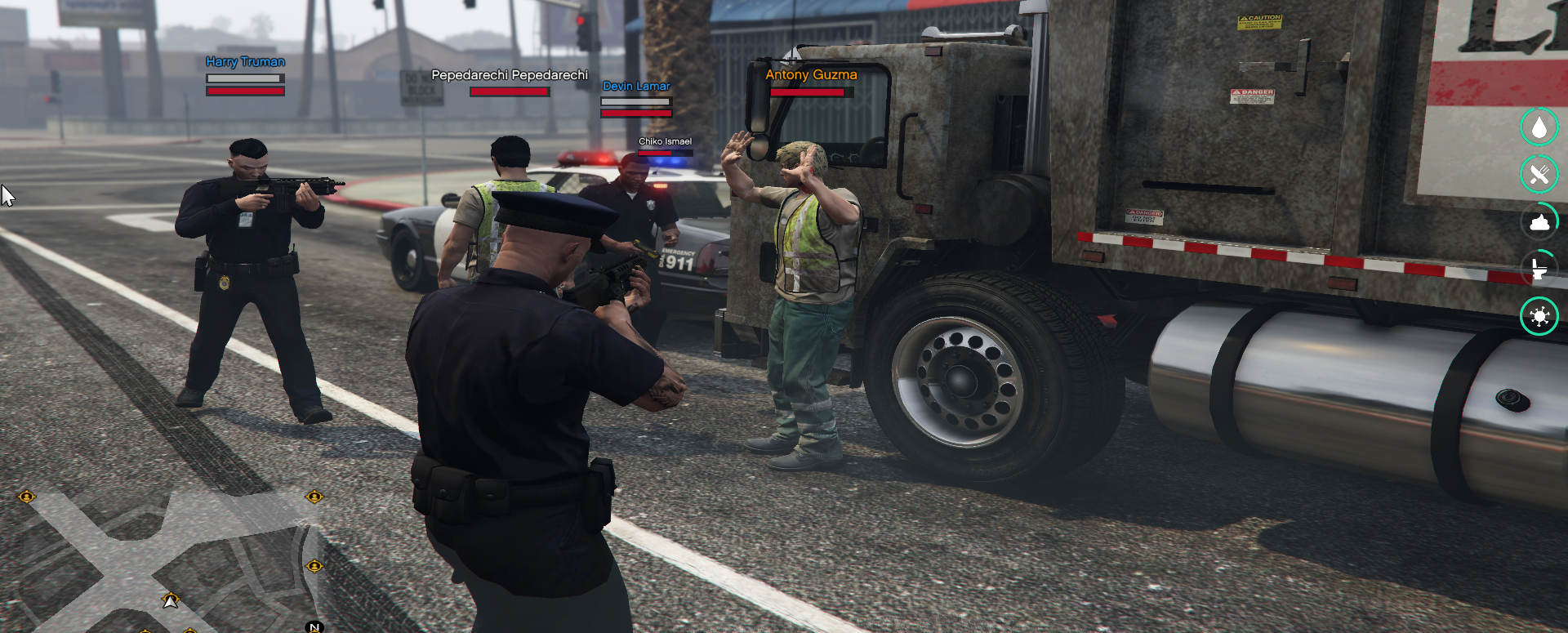Select the toilet status icon
This screenshot has height=633, width=1568.
pos(1539,269)
